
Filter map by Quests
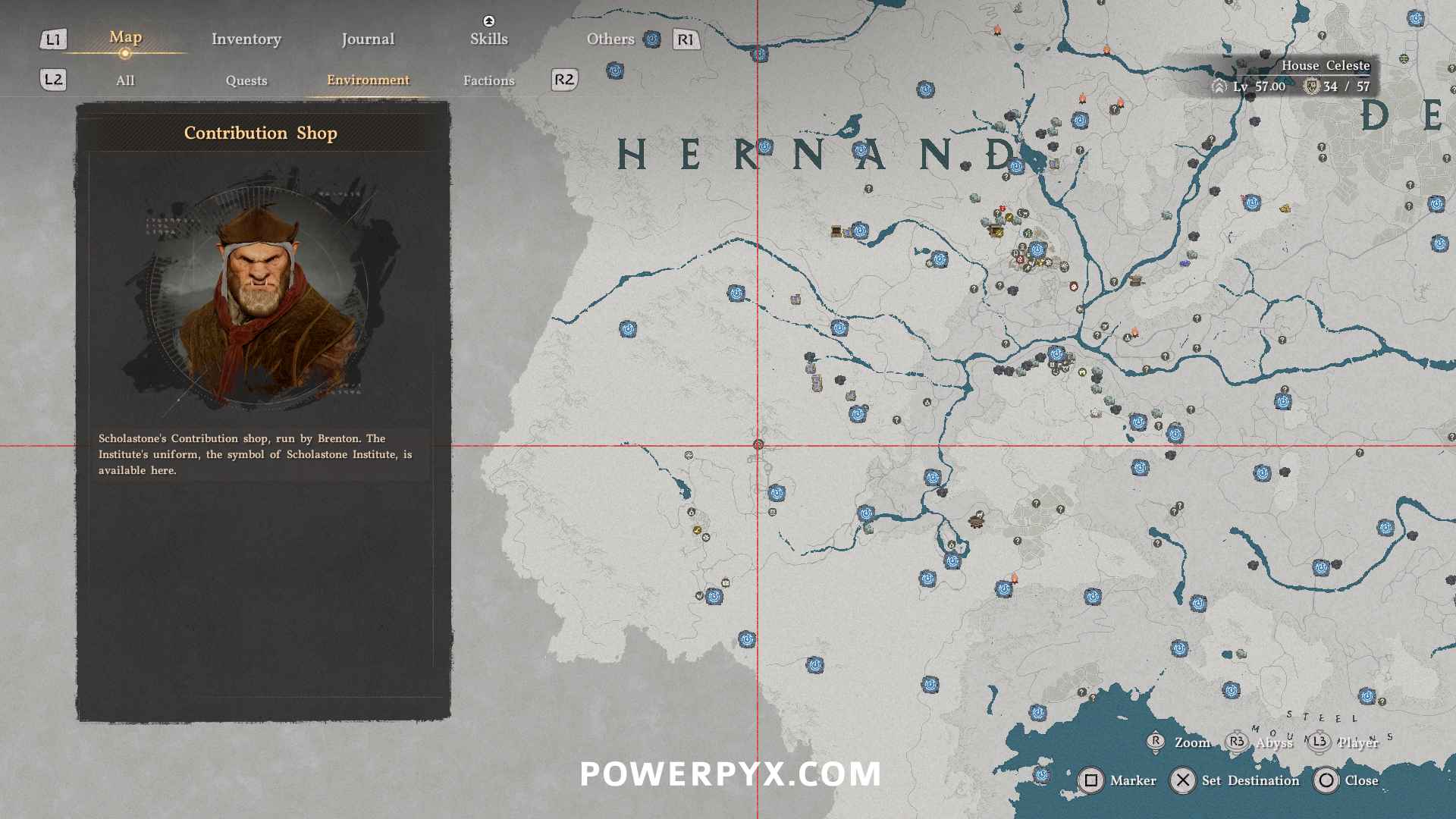246,80
